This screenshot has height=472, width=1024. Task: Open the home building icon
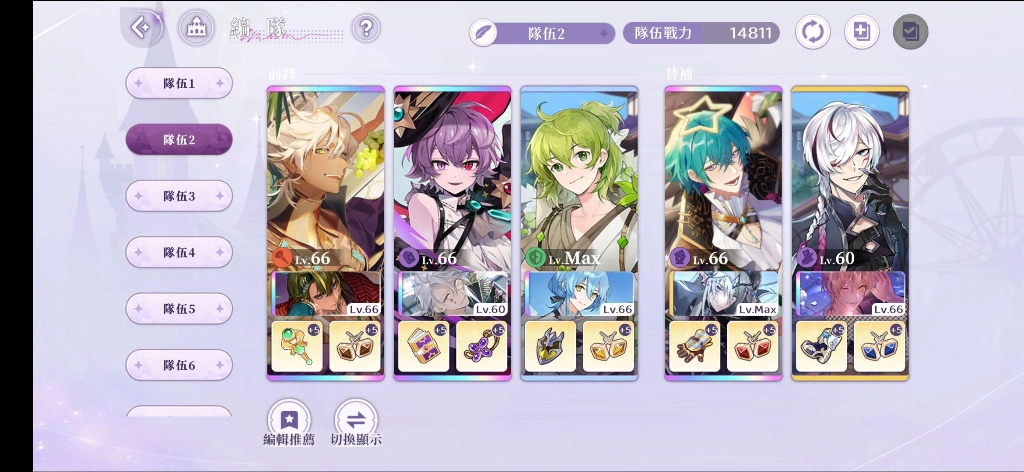coord(196,28)
